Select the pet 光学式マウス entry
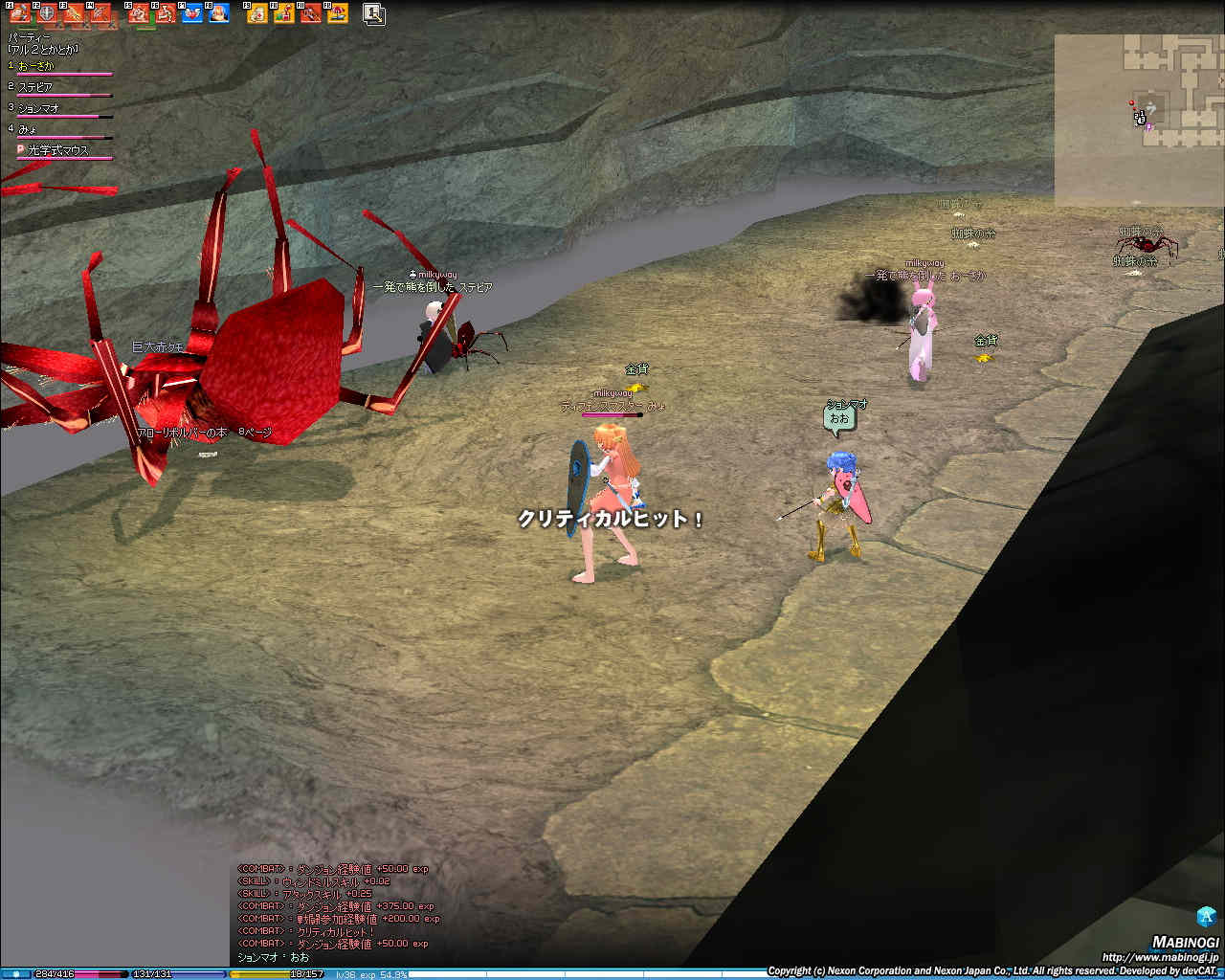The image size is (1225, 980). click(x=57, y=150)
